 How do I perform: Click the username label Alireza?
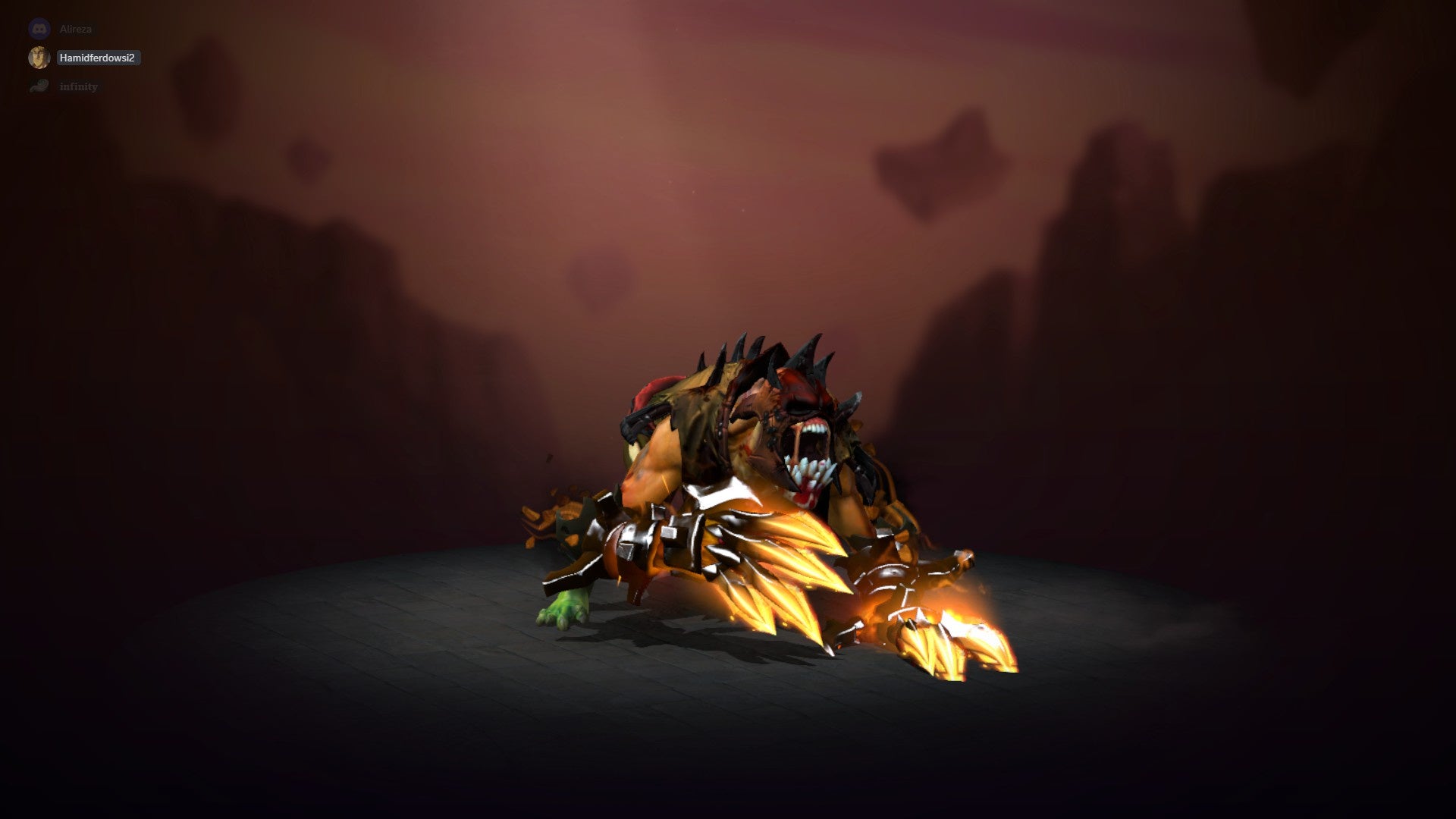click(x=76, y=29)
